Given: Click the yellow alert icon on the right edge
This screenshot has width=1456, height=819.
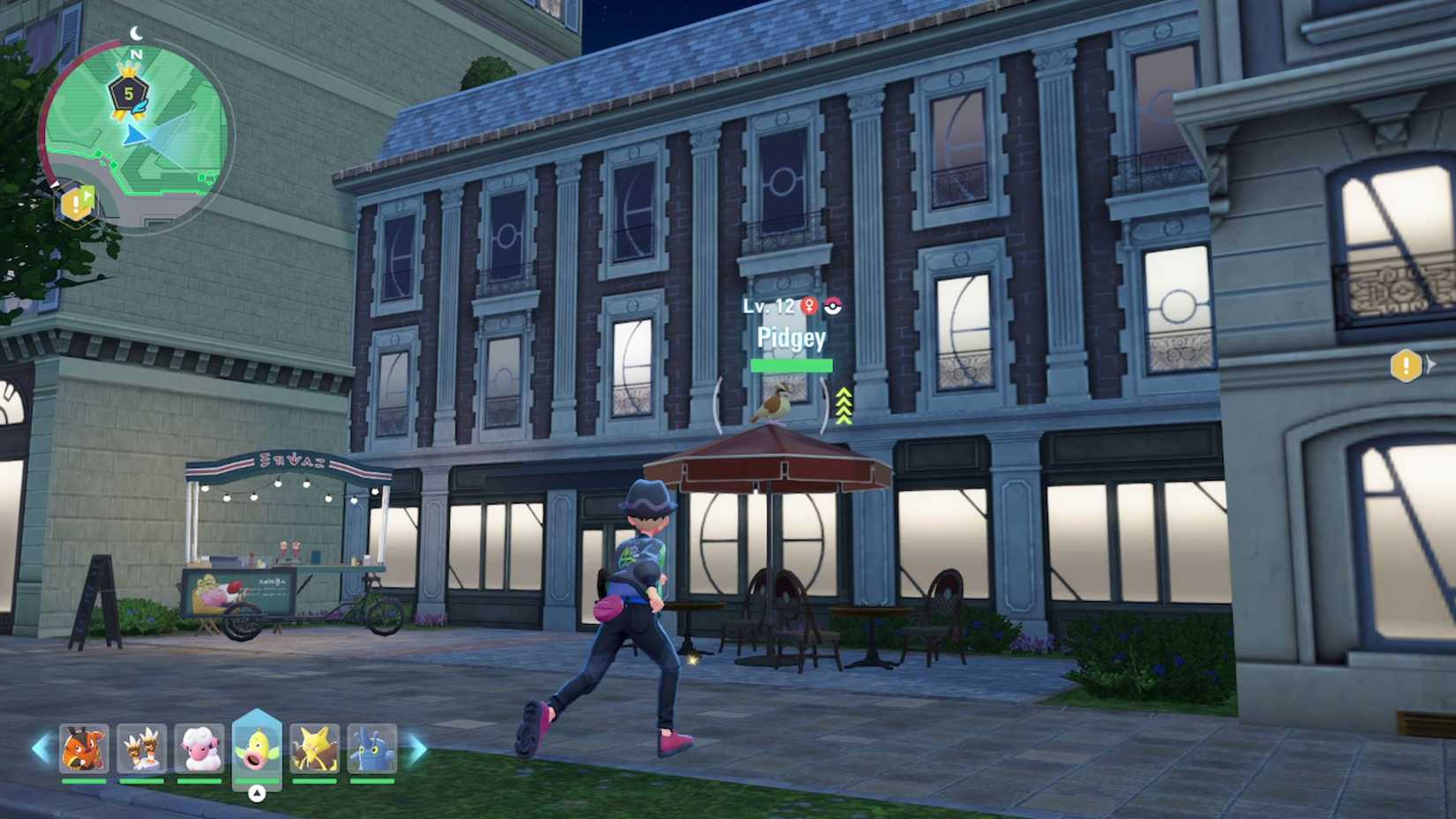Looking at the screenshot, I should pyautogui.click(x=1407, y=364).
